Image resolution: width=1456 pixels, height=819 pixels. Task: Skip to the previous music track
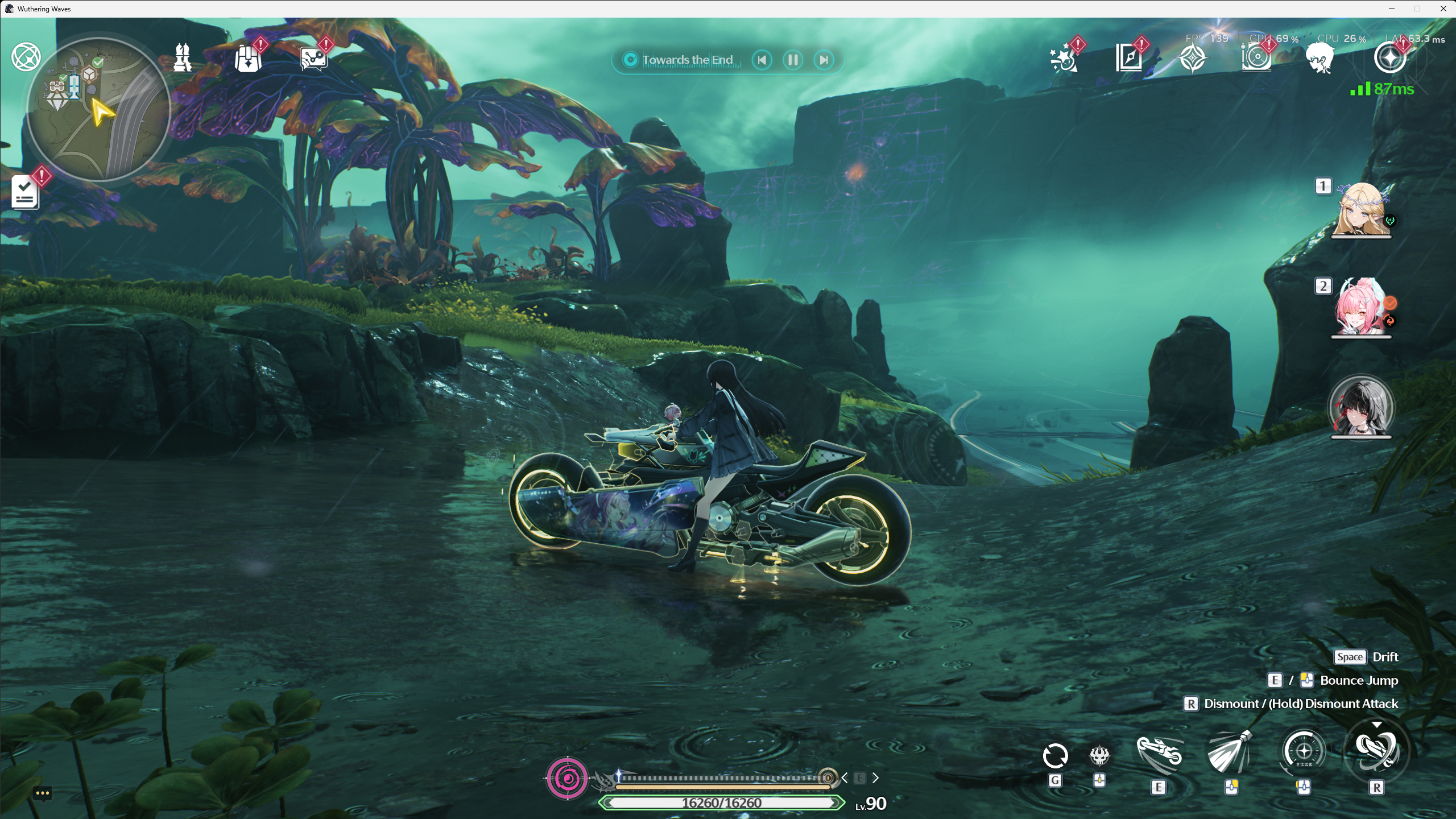coord(762,60)
